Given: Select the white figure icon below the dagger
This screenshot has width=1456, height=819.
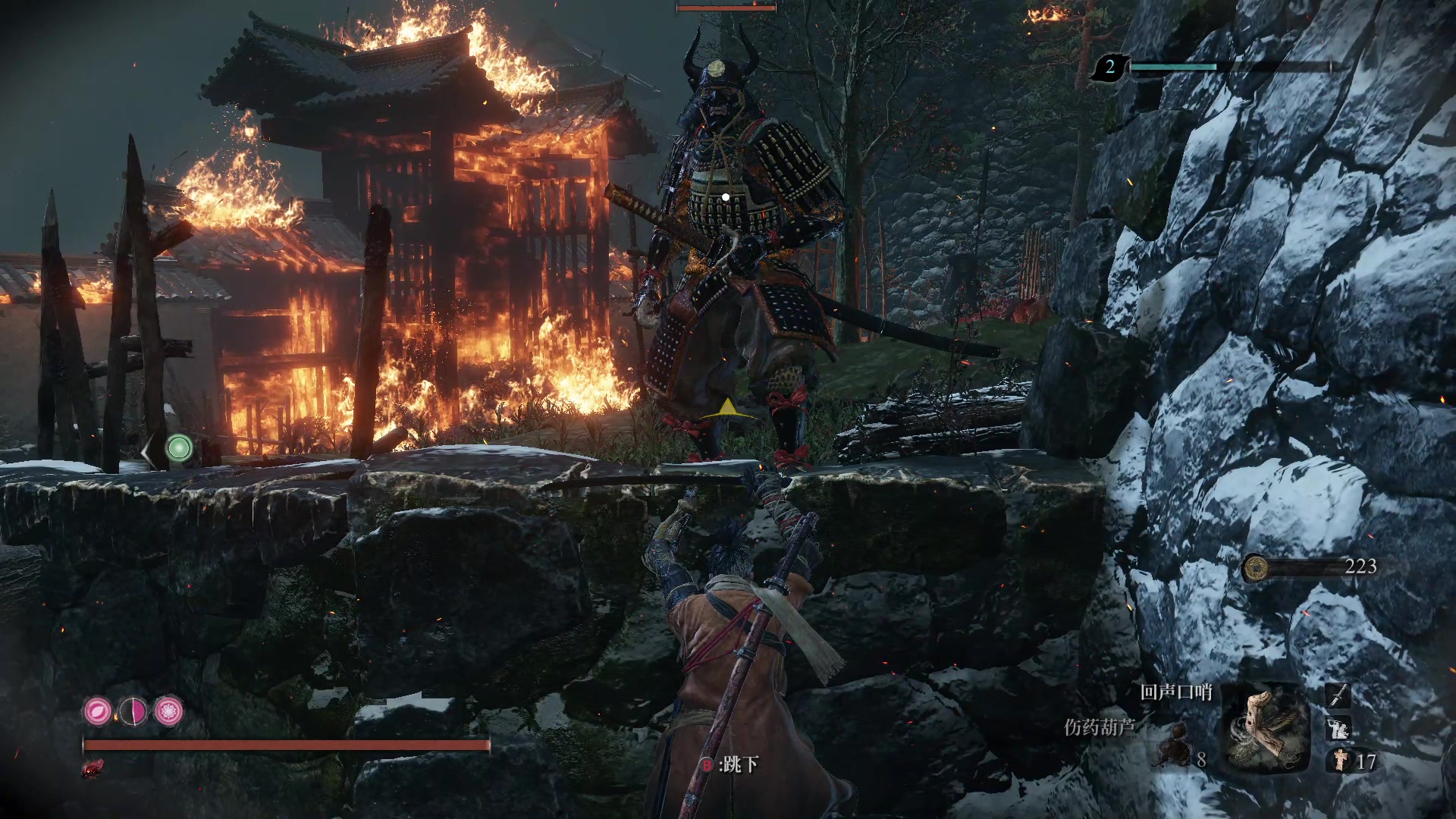Looking at the screenshot, I should coord(1338,729).
